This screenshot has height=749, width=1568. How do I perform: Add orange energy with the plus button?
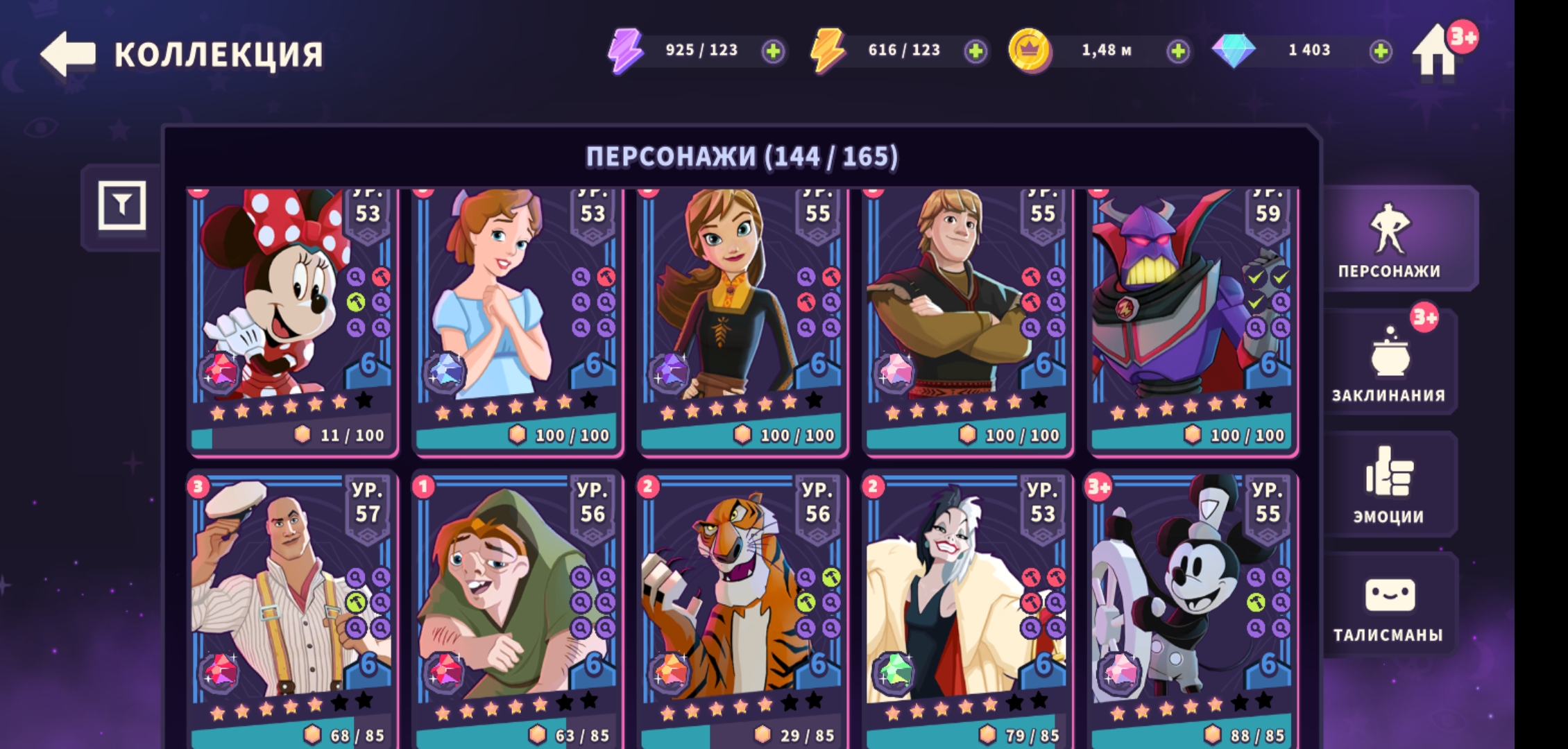point(975,51)
